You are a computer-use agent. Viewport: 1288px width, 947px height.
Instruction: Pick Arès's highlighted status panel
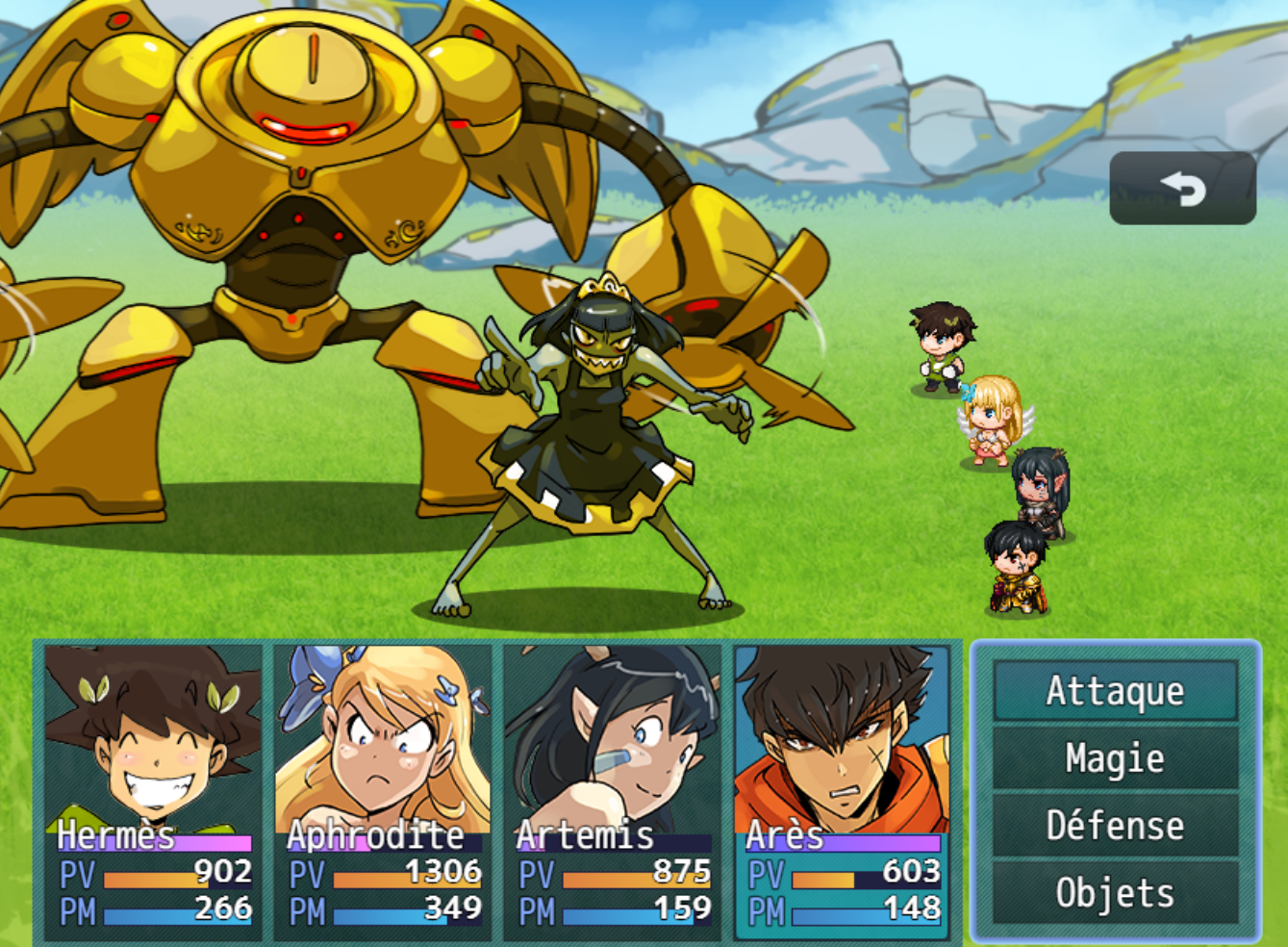(843, 791)
